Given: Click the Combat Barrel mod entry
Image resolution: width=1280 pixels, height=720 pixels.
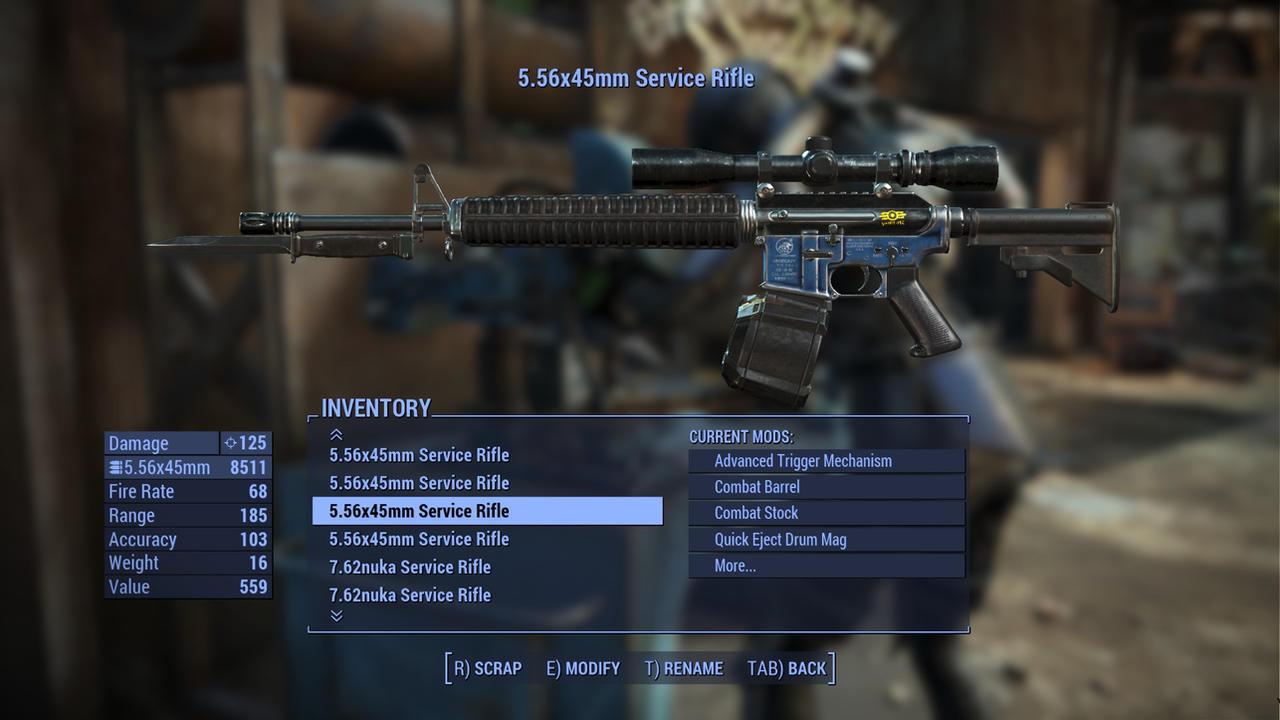Looking at the screenshot, I should pos(826,487).
